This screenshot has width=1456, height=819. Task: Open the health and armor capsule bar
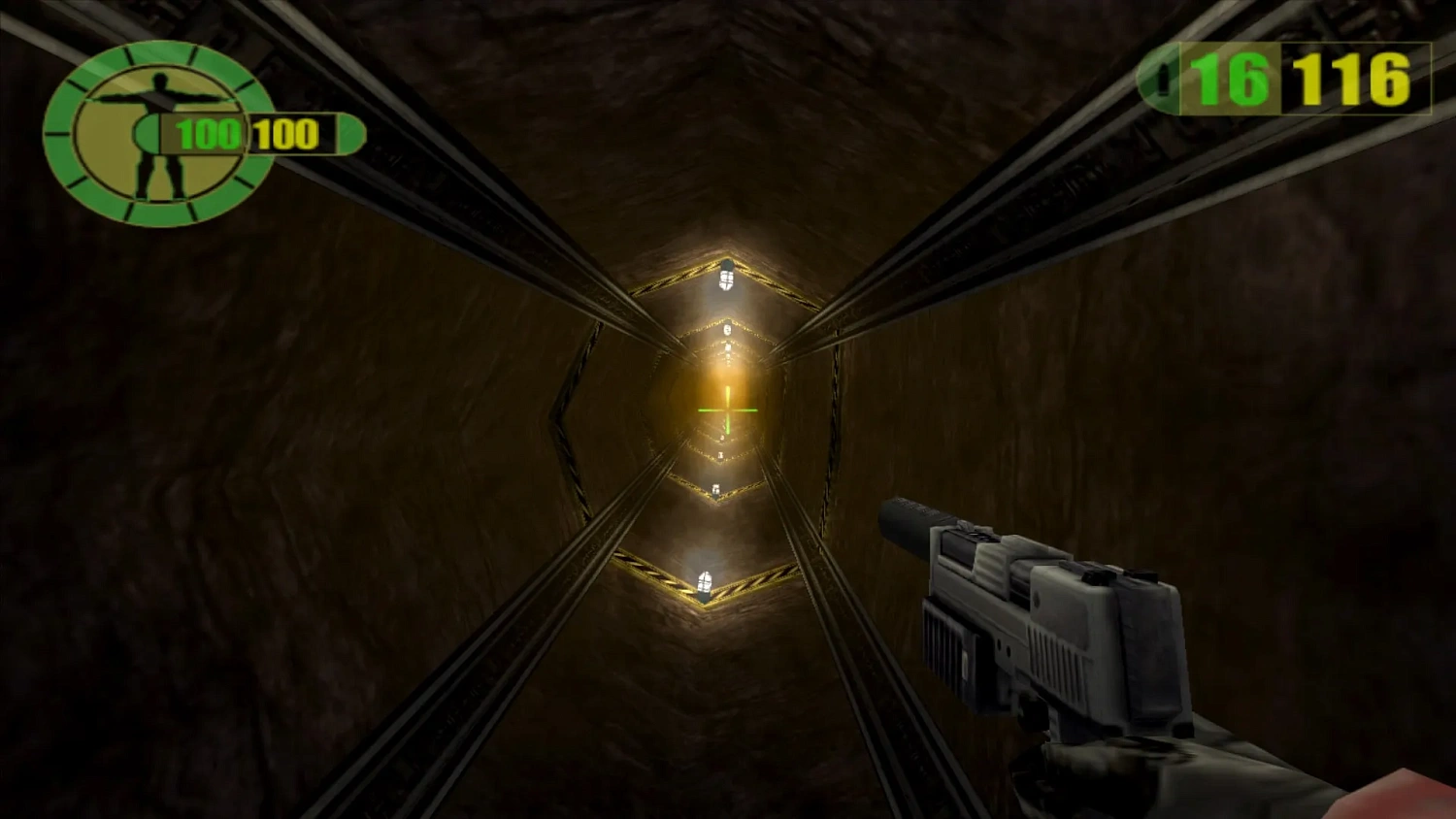click(x=248, y=135)
